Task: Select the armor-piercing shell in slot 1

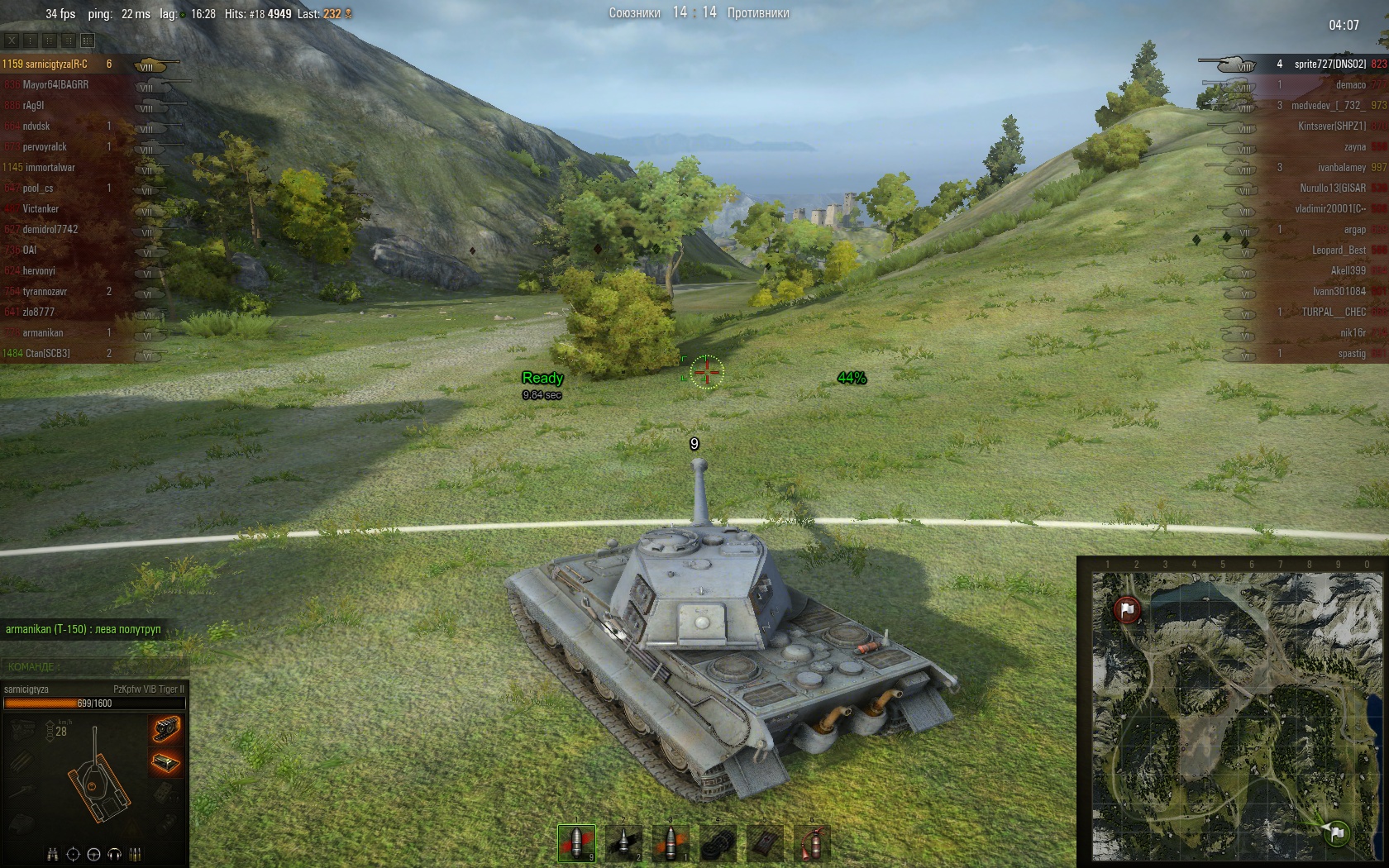Action: pyautogui.click(x=576, y=843)
